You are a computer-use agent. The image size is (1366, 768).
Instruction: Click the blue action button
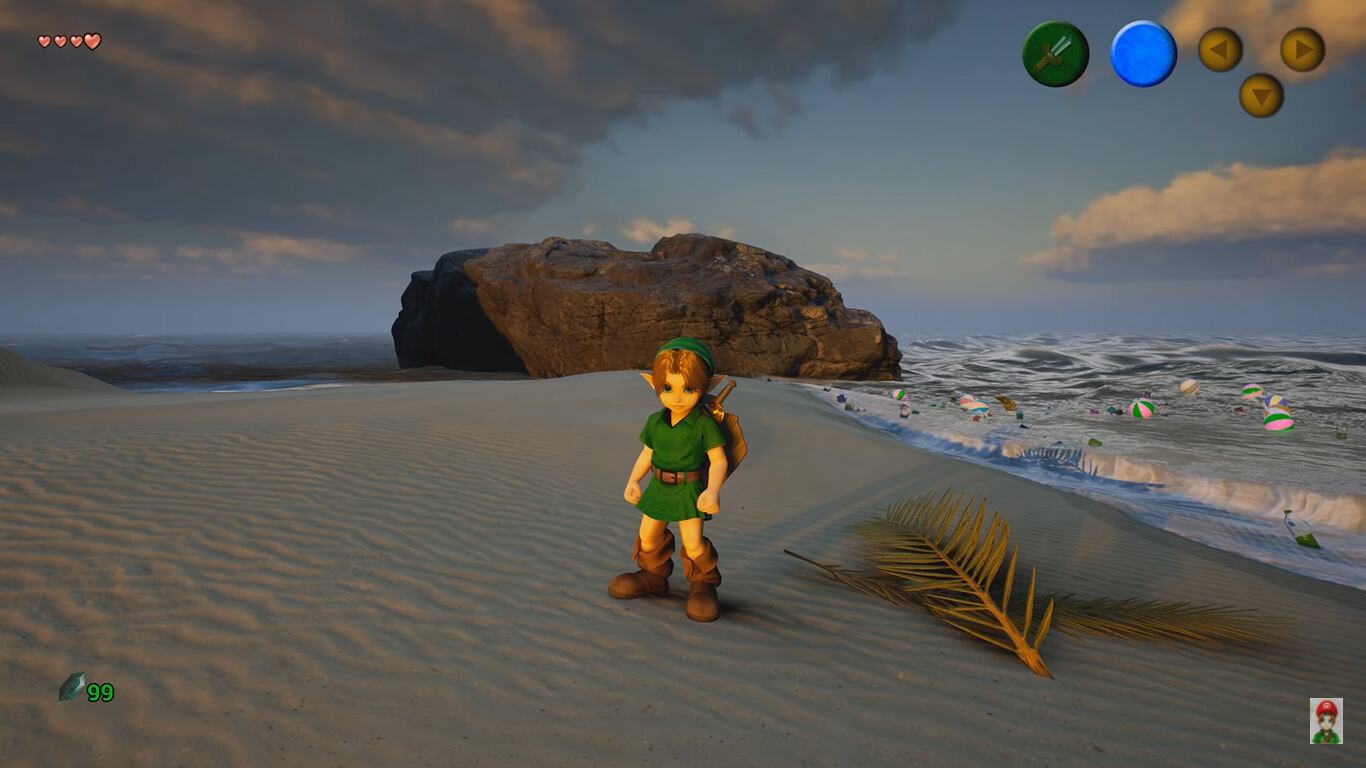coord(1143,54)
